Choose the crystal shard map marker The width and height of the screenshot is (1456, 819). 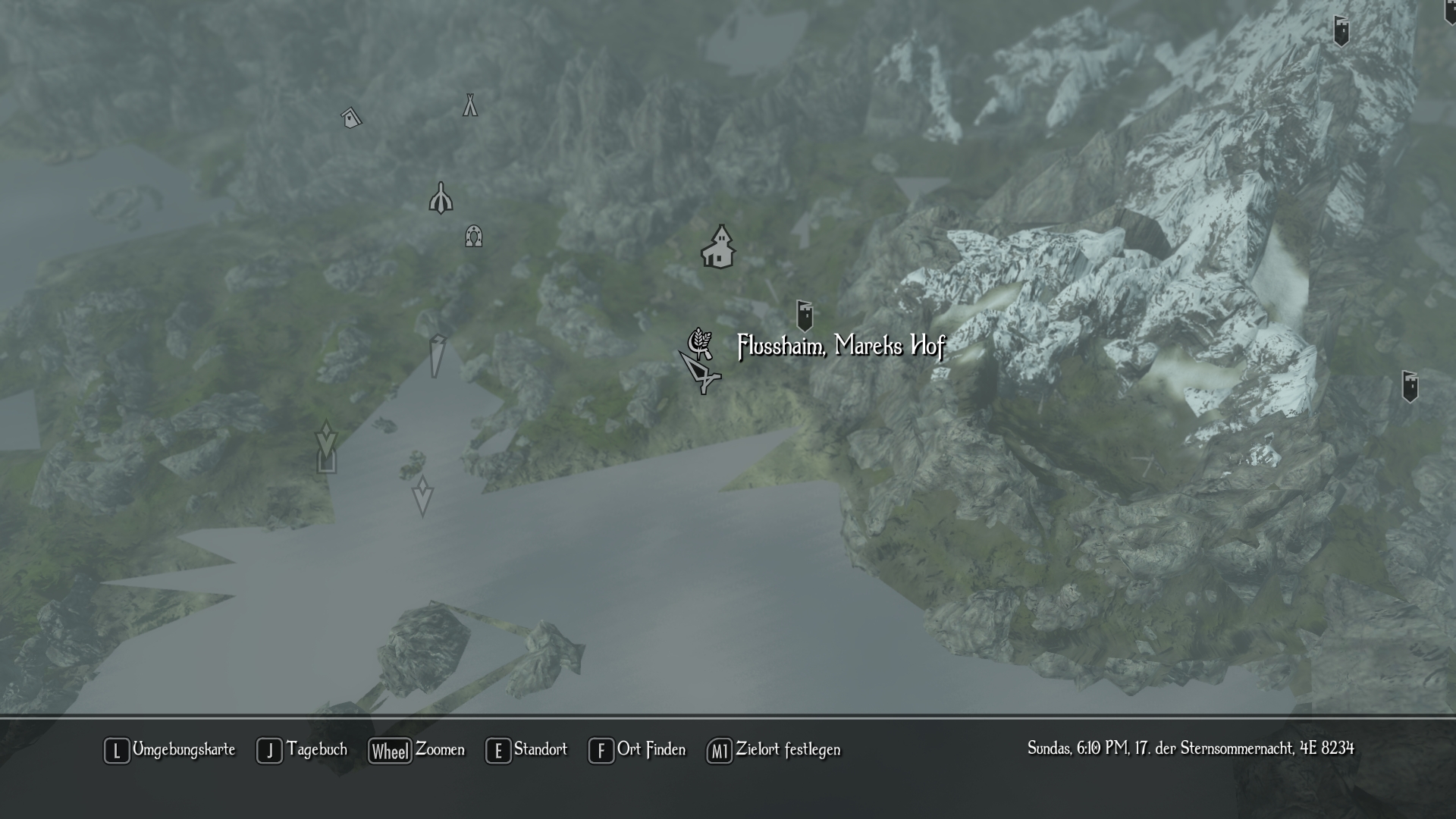tap(437, 356)
